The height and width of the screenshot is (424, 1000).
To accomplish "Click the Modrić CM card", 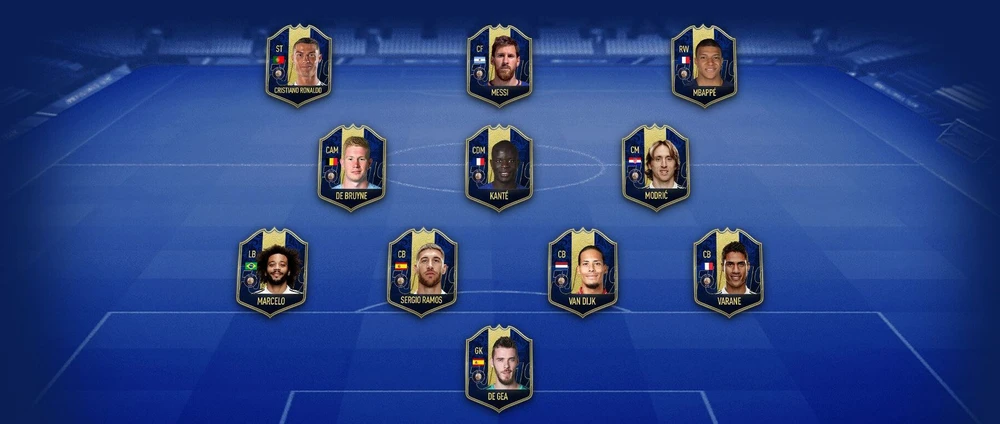I will pos(655,167).
